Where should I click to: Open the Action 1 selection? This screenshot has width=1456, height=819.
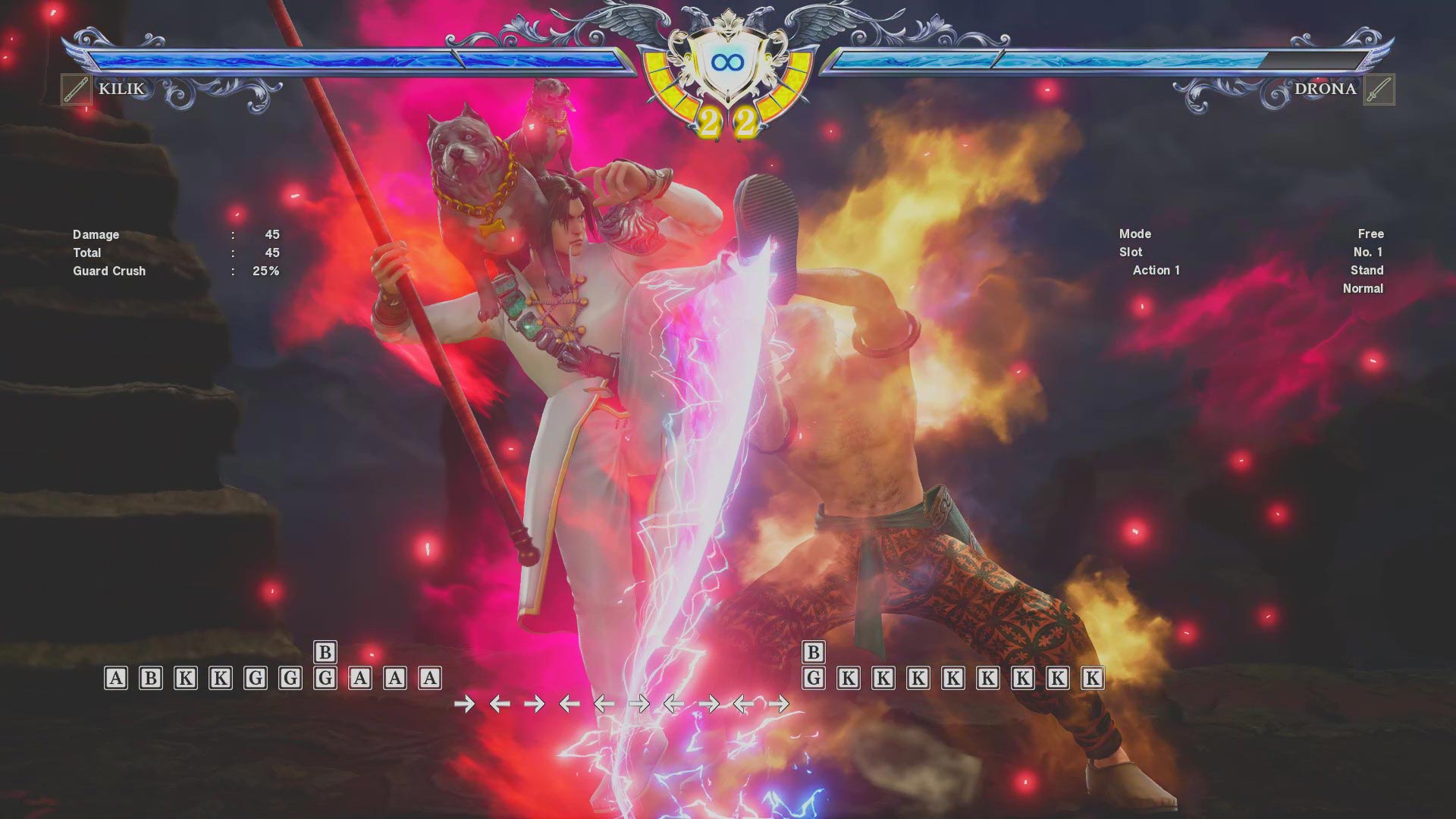pos(1155,270)
